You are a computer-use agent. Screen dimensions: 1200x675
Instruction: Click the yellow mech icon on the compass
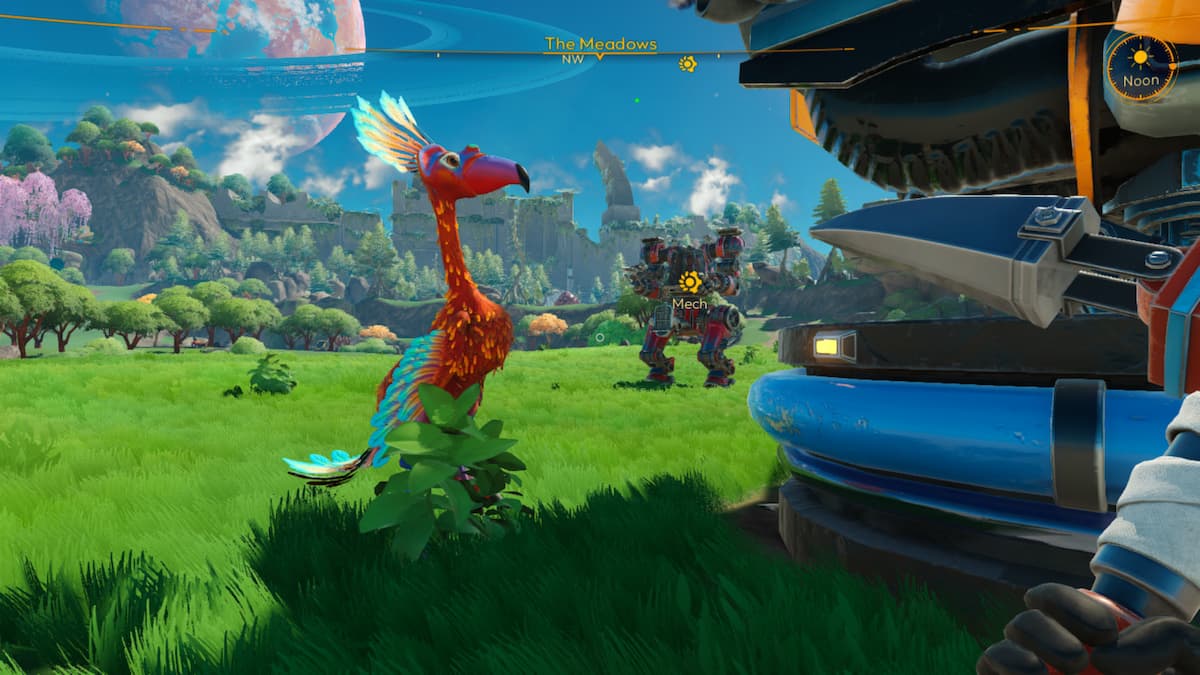coord(687,63)
